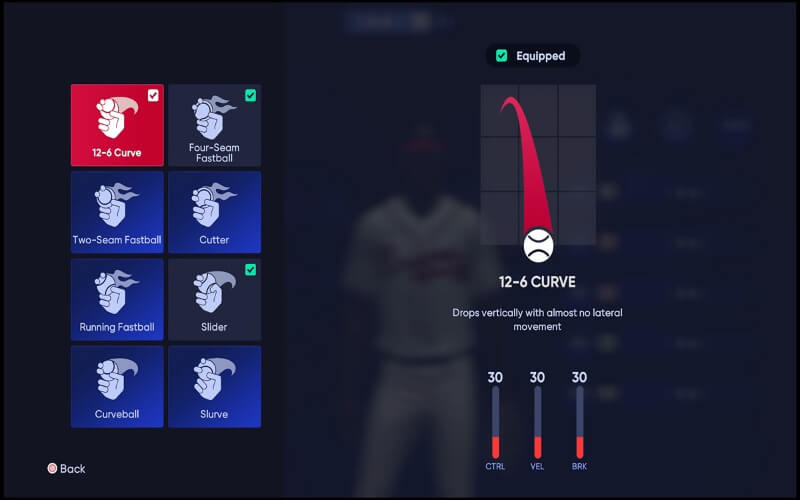This screenshot has height=500, width=800.
Task: Pick the Curveball pitch tile
Action: point(117,386)
